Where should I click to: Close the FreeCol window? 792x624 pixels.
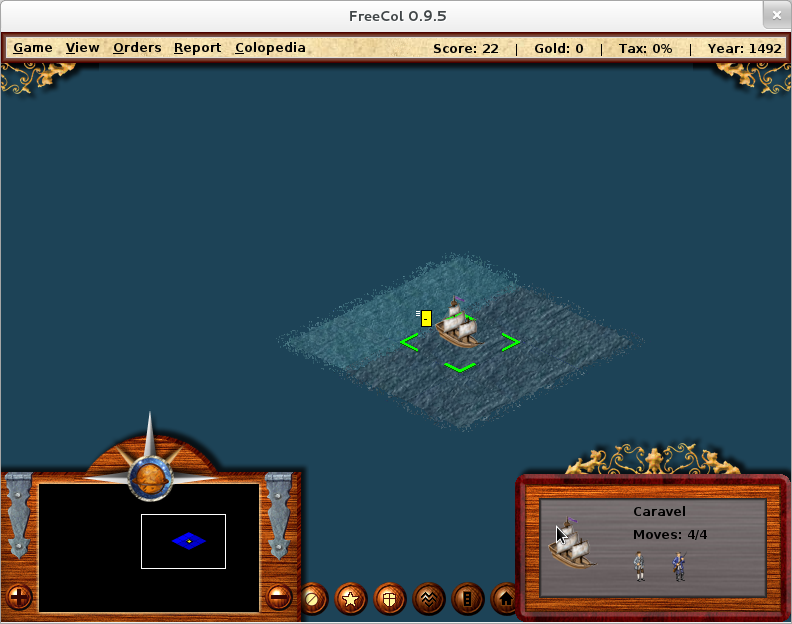pyautogui.click(x=776, y=16)
